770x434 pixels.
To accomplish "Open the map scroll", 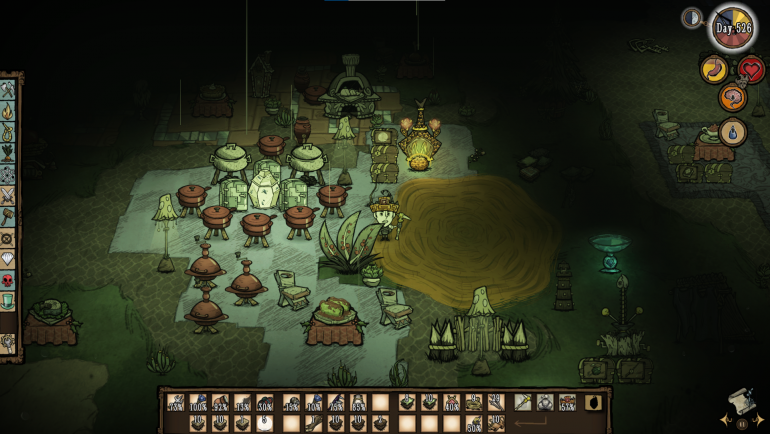I will 739,401.
